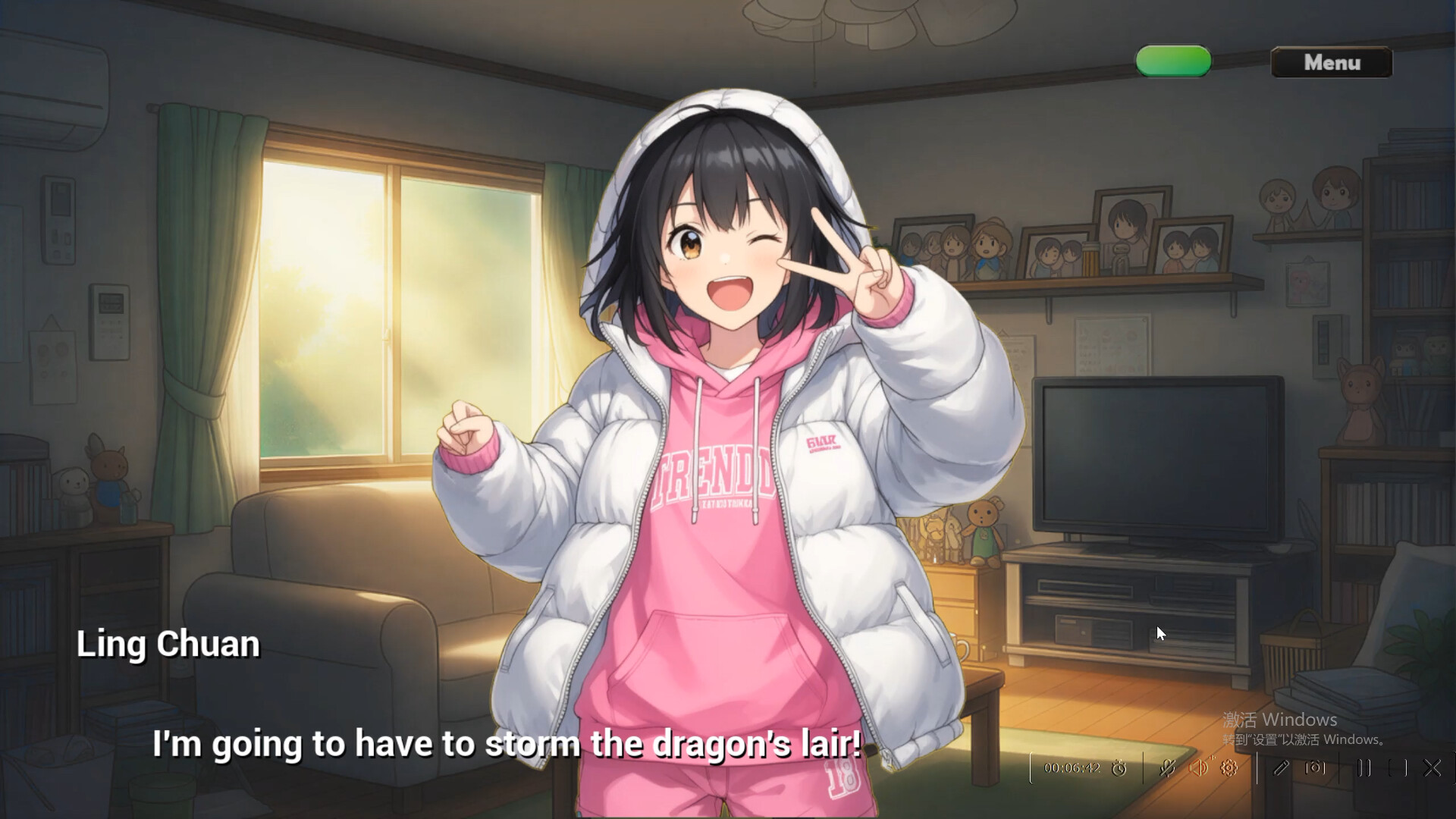Unmute the crossed-out microphone toggle
The image size is (1456, 819).
(x=1166, y=768)
